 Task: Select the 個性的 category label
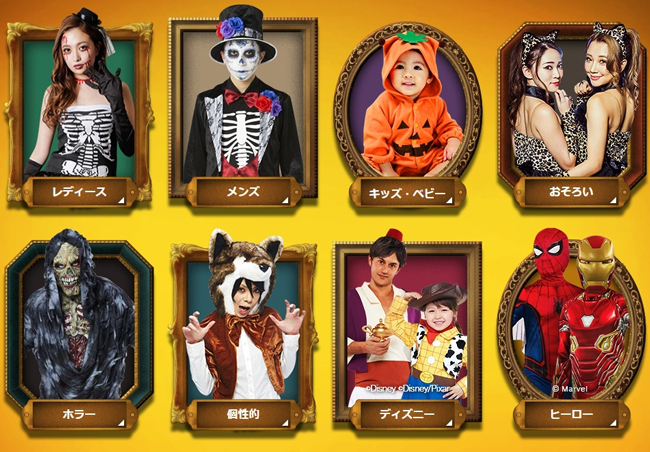click(x=243, y=413)
